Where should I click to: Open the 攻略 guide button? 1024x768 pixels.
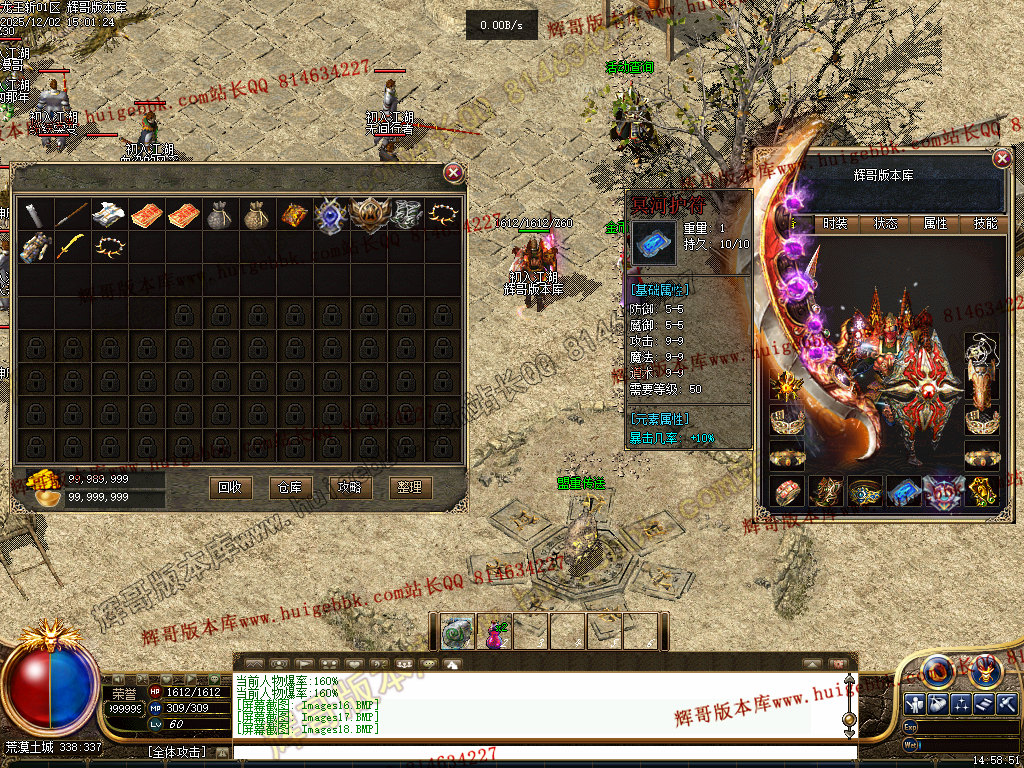tap(350, 487)
